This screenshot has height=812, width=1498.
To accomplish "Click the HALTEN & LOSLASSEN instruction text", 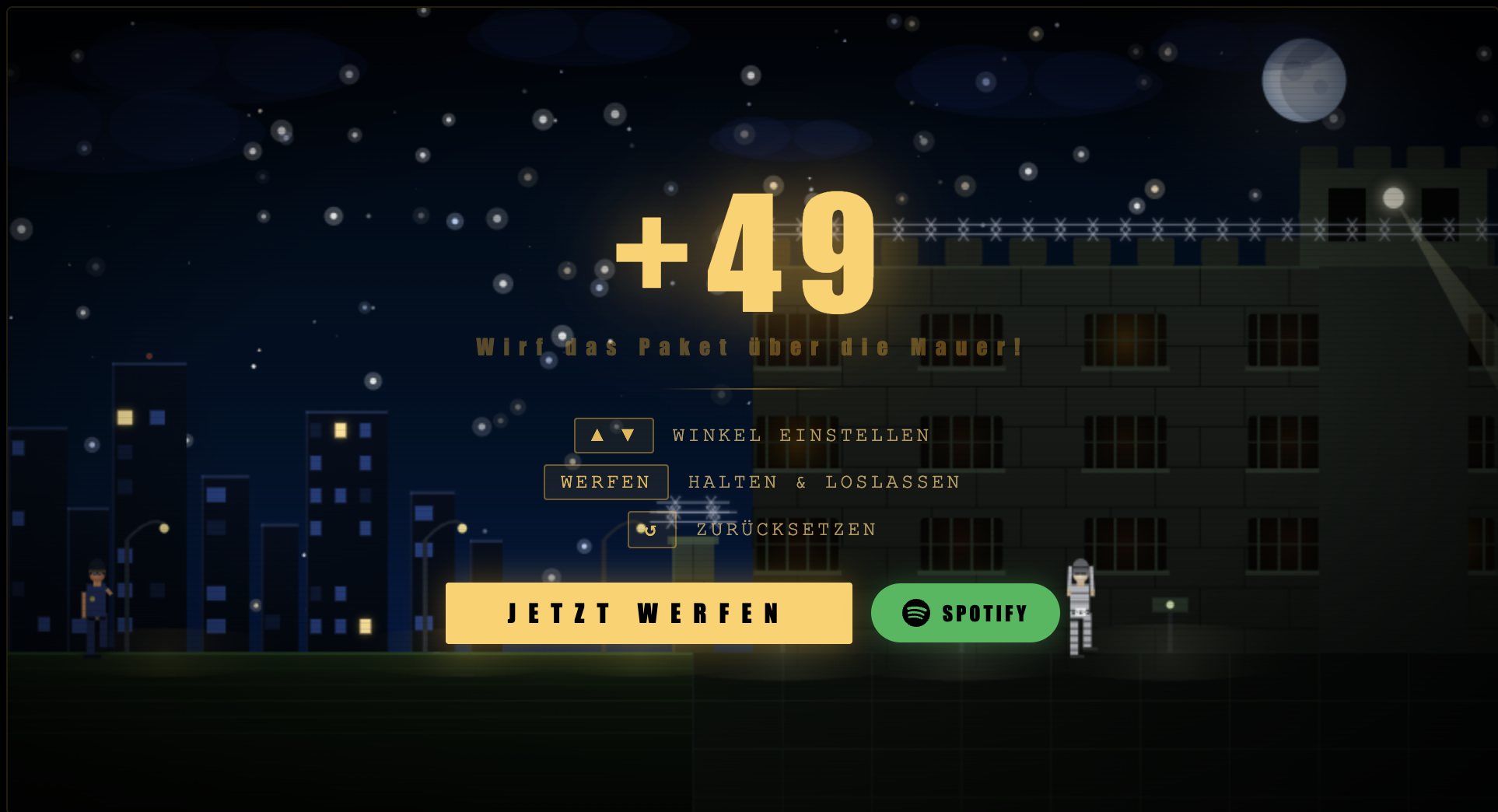I will click(823, 482).
